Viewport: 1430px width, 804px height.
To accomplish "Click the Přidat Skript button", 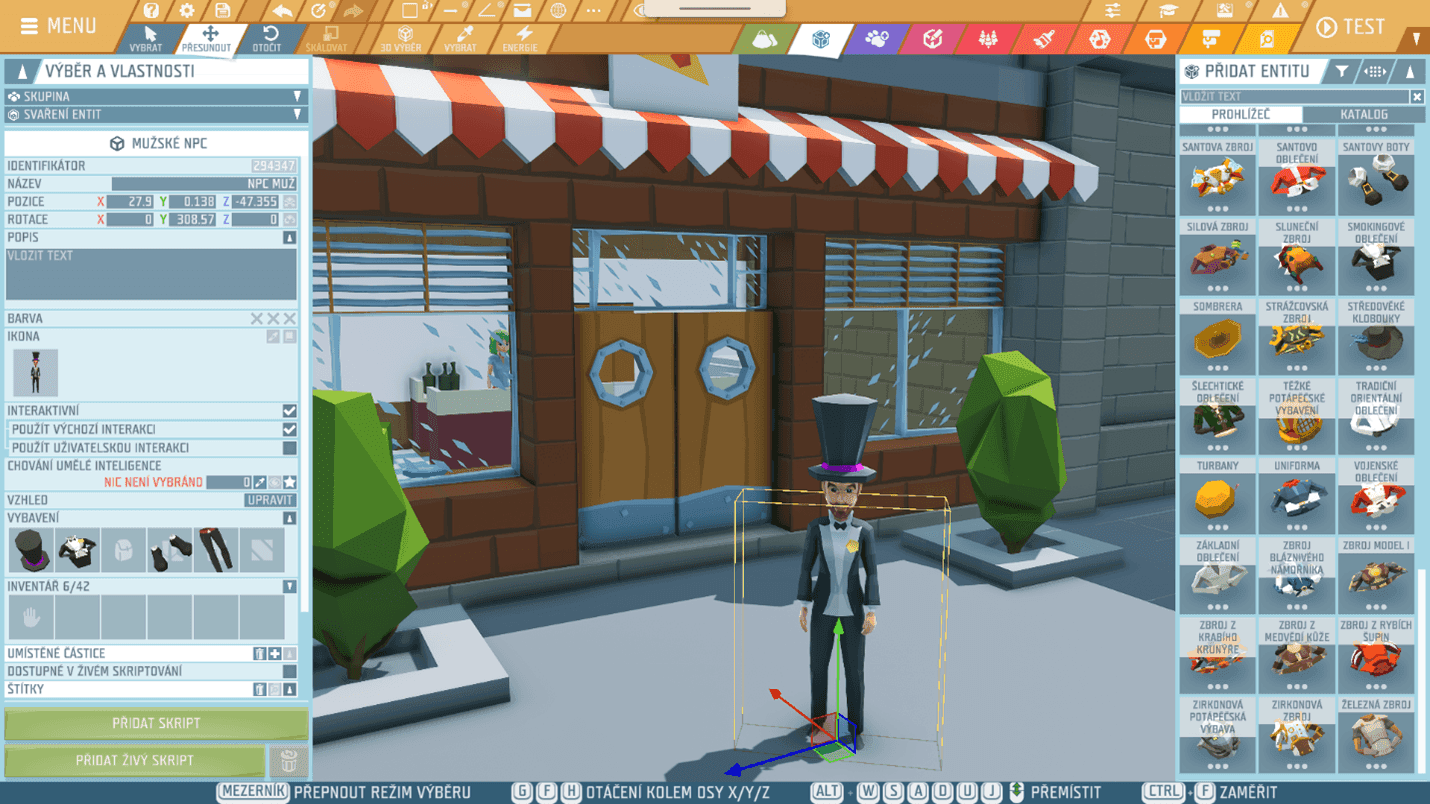I will (x=155, y=723).
